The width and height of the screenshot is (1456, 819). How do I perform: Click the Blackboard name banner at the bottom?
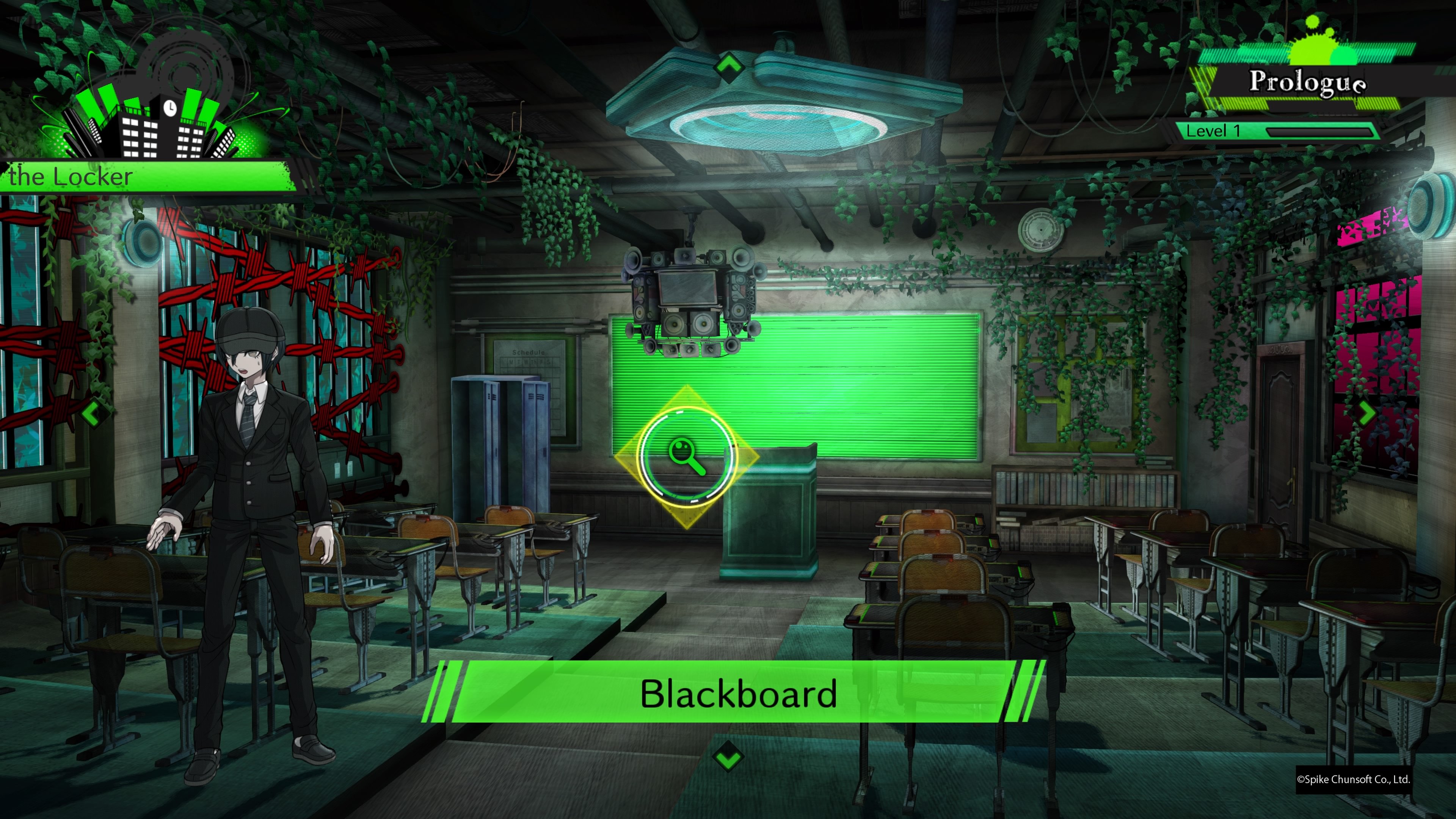[737, 694]
